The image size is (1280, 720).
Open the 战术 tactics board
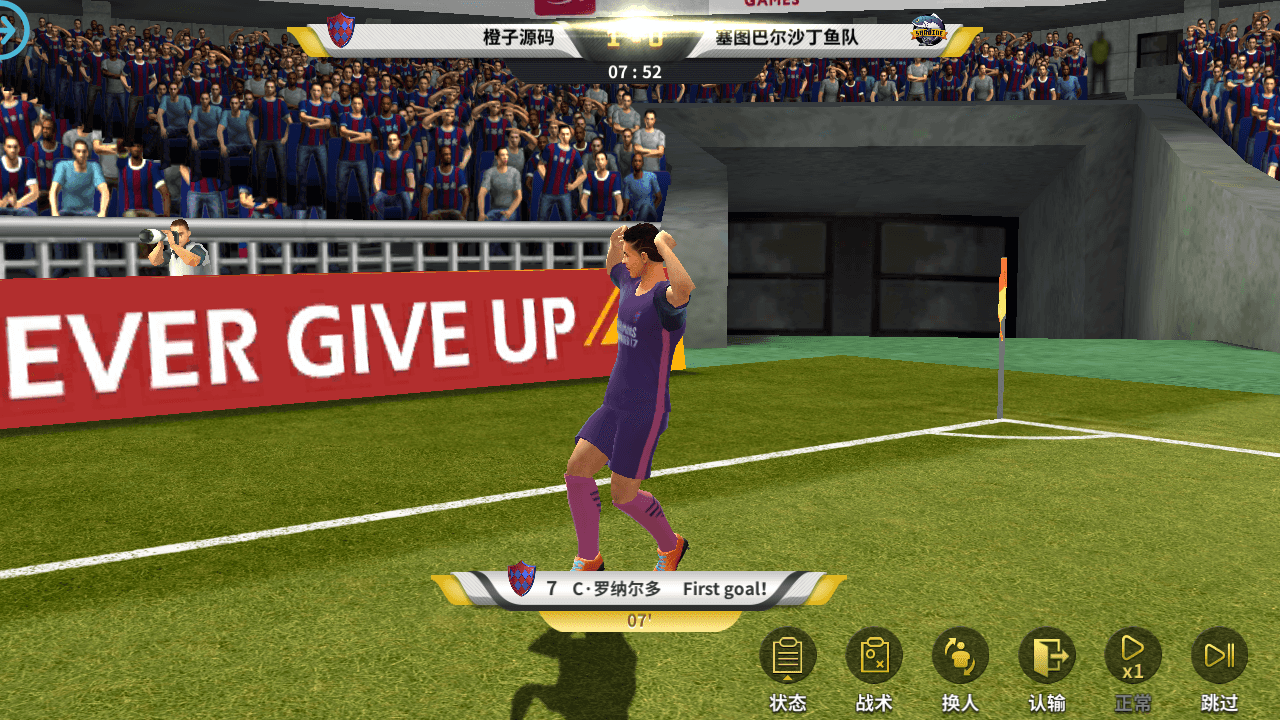click(874, 657)
